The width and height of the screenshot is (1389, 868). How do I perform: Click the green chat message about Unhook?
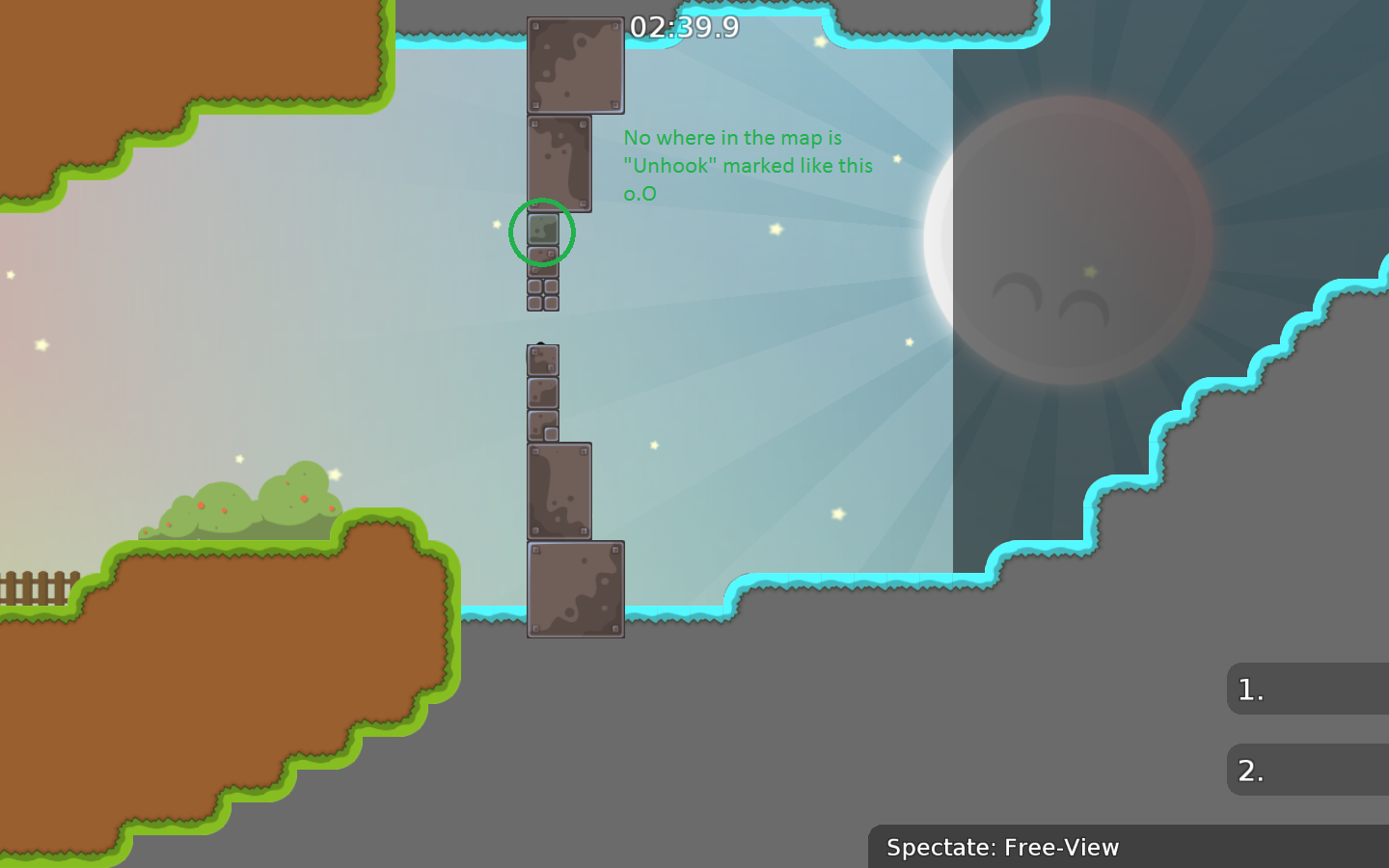pos(748,165)
